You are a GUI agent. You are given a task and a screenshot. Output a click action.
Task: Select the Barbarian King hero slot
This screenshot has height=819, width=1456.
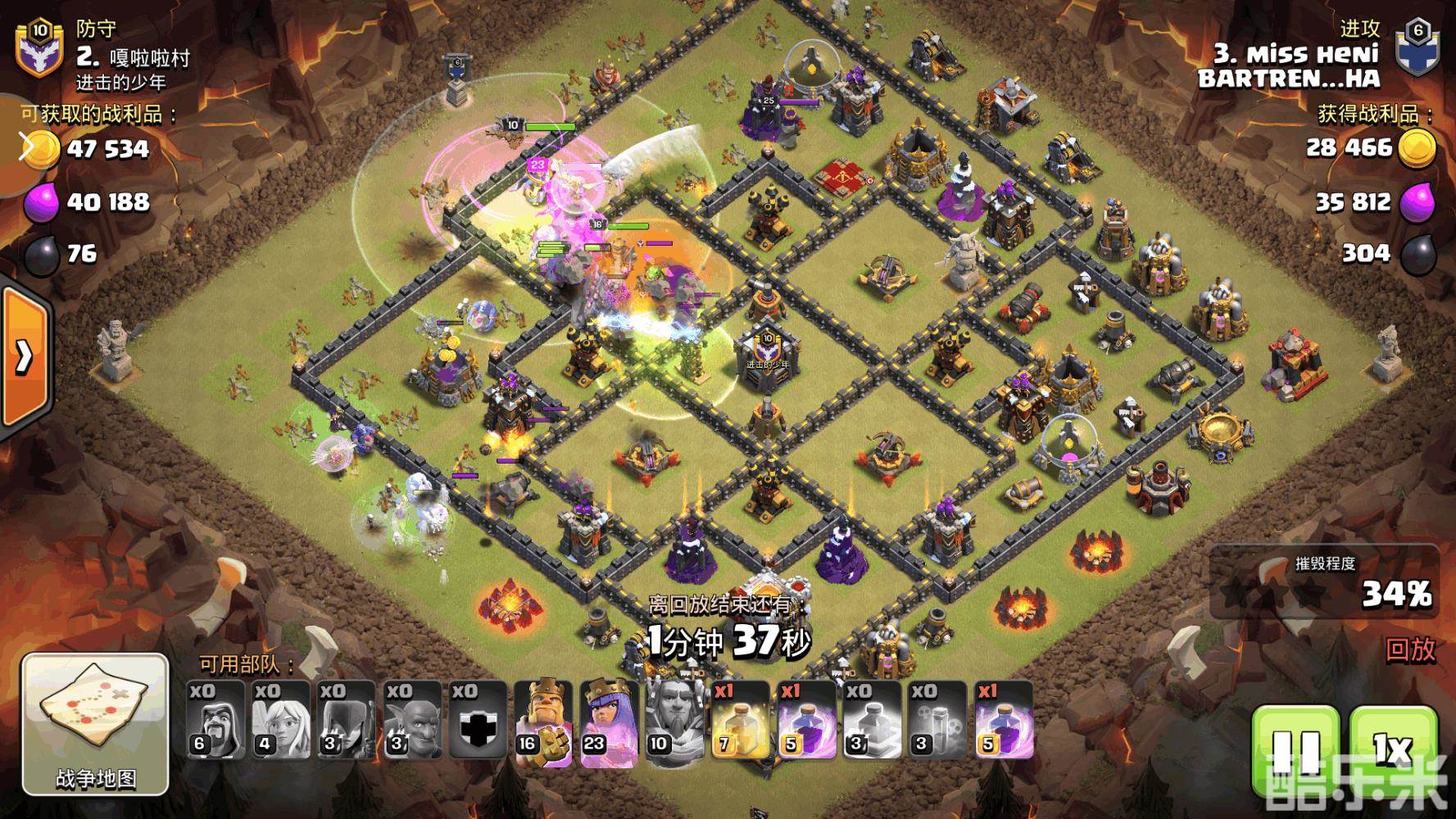point(543,721)
